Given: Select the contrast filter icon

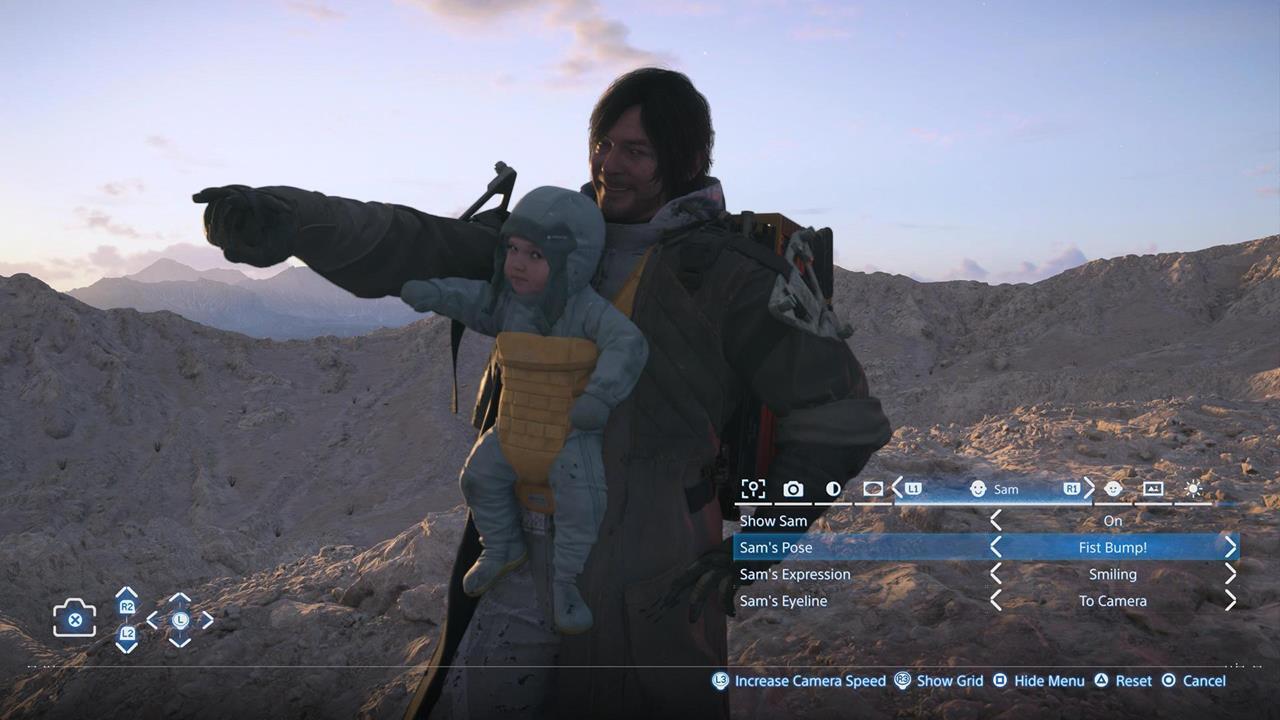Looking at the screenshot, I should tap(835, 489).
